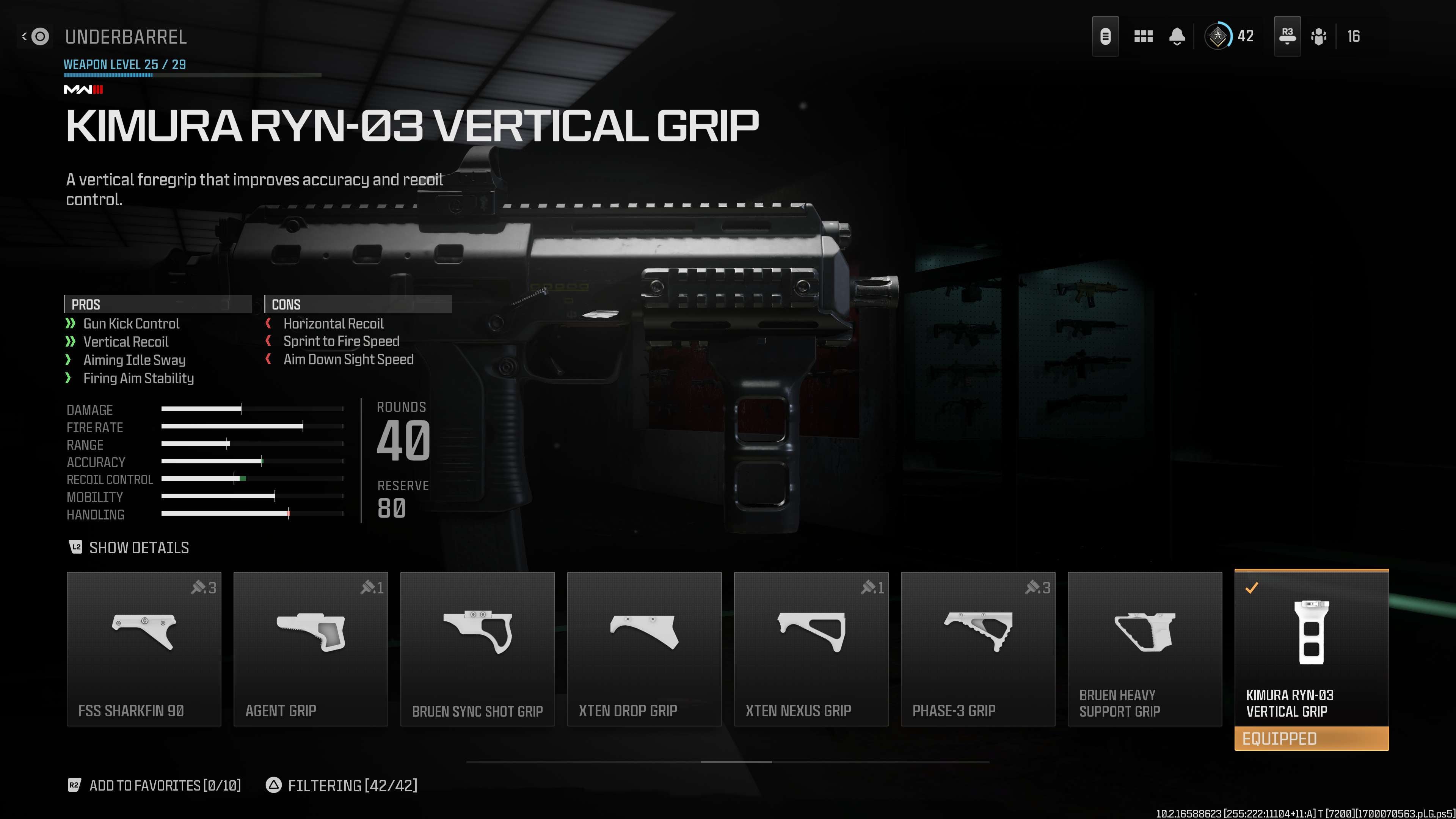Select the Bruen Heavy Support Grip

coord(1144,648)
